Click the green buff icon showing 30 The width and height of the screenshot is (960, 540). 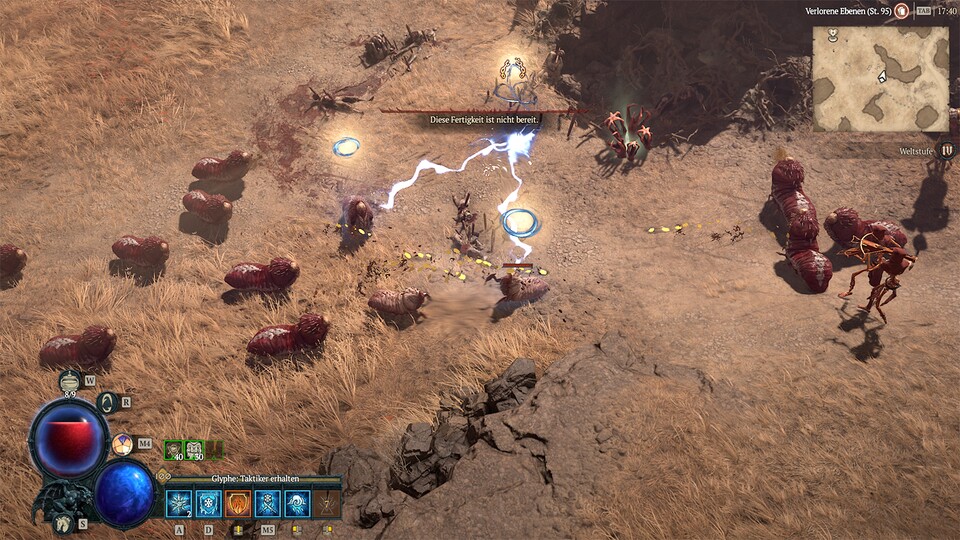click(x=194, y=451)
